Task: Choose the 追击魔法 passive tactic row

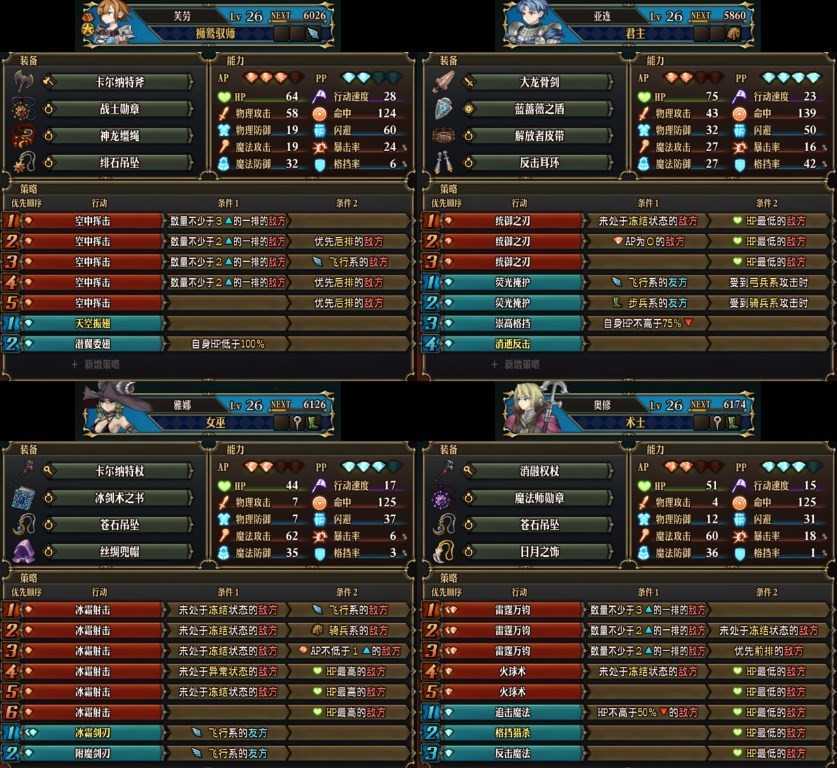Action: point(512,712)
